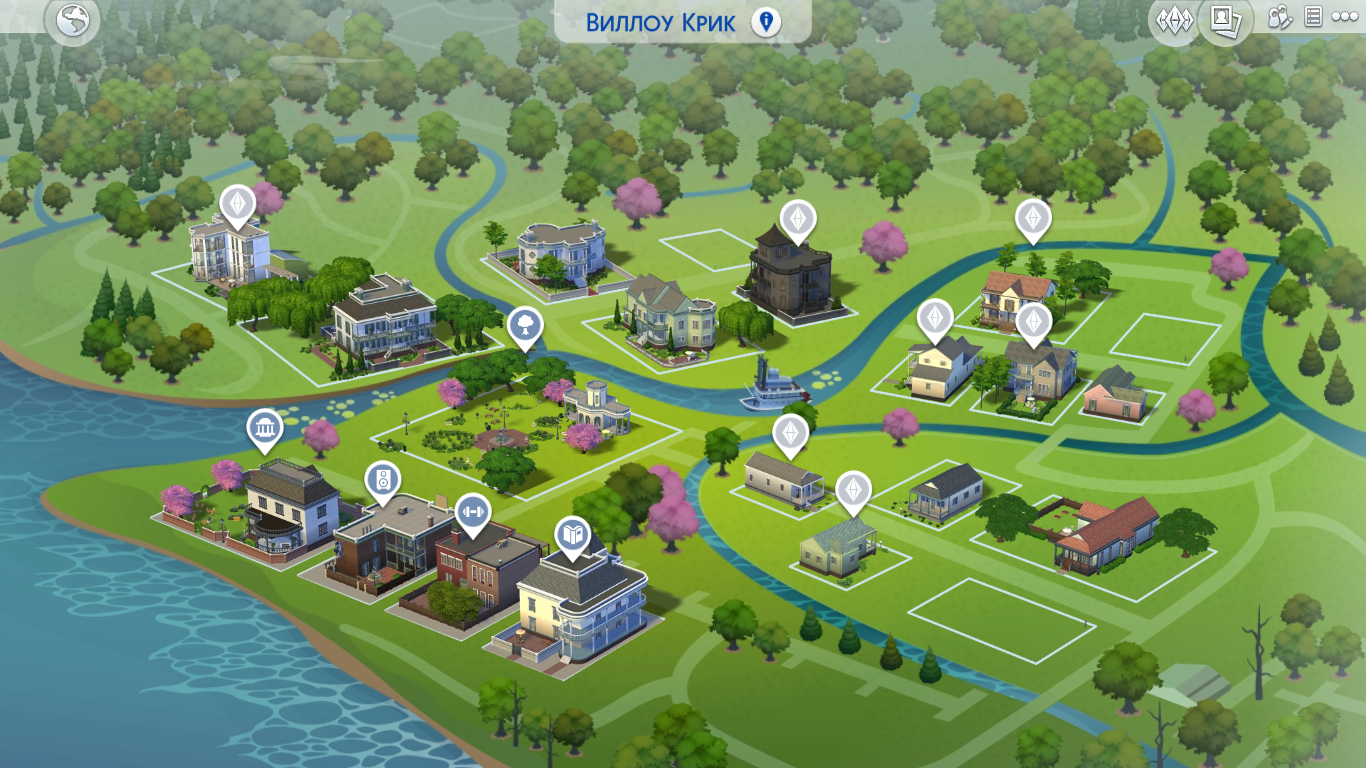Open the list panel icon
1366x768 pixels.
1313,18
